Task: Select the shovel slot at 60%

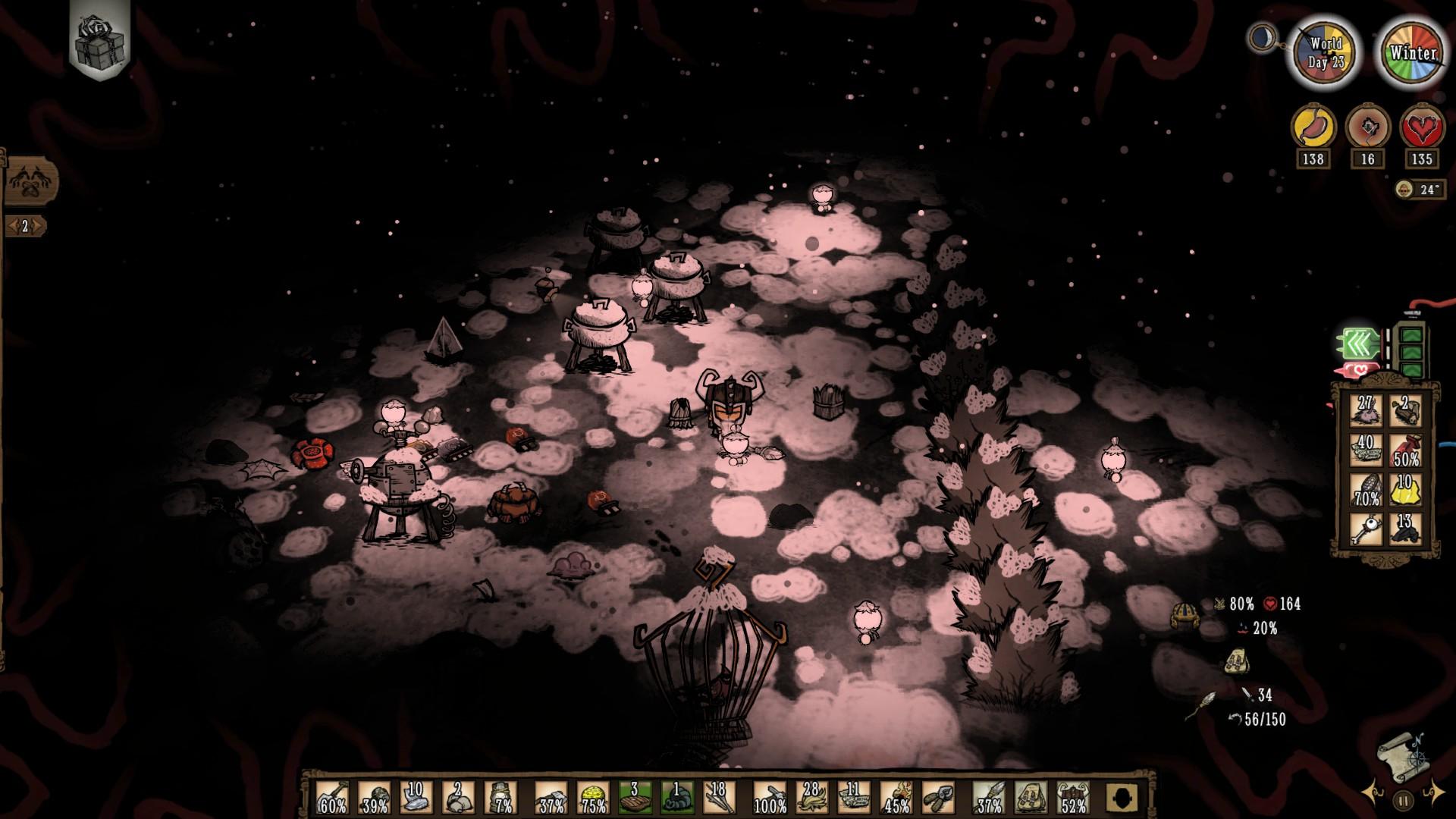Action: click(x=332, y=798)
